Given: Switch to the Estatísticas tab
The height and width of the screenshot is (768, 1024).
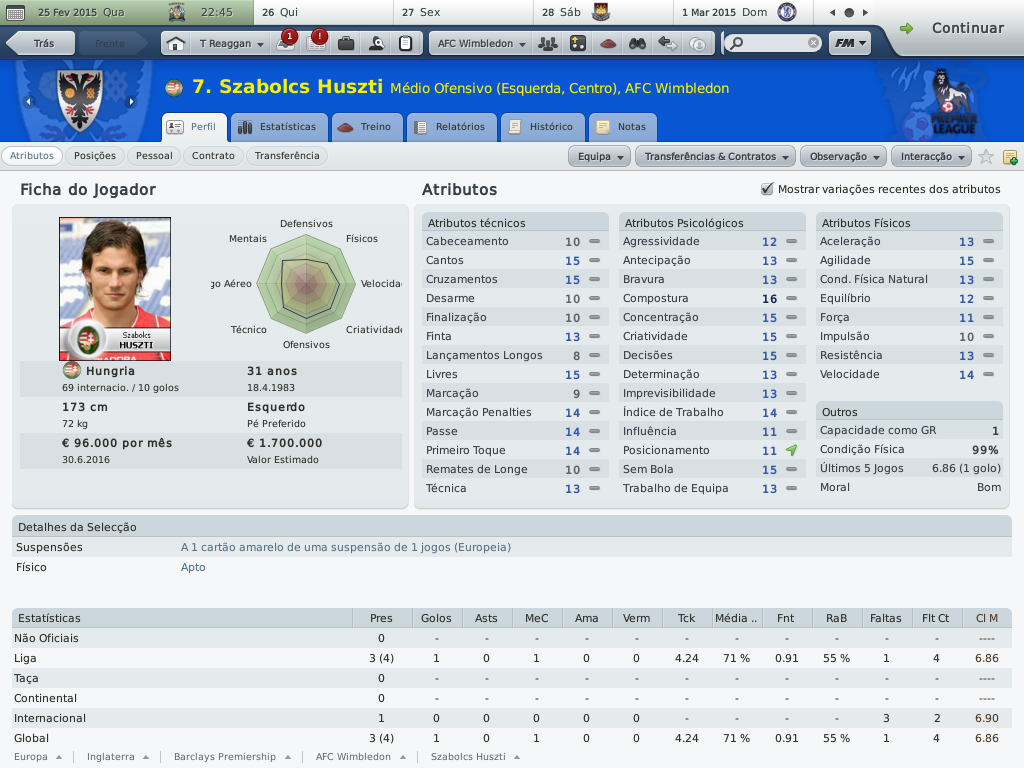Looking at the screenshot, I should [278, 127].
